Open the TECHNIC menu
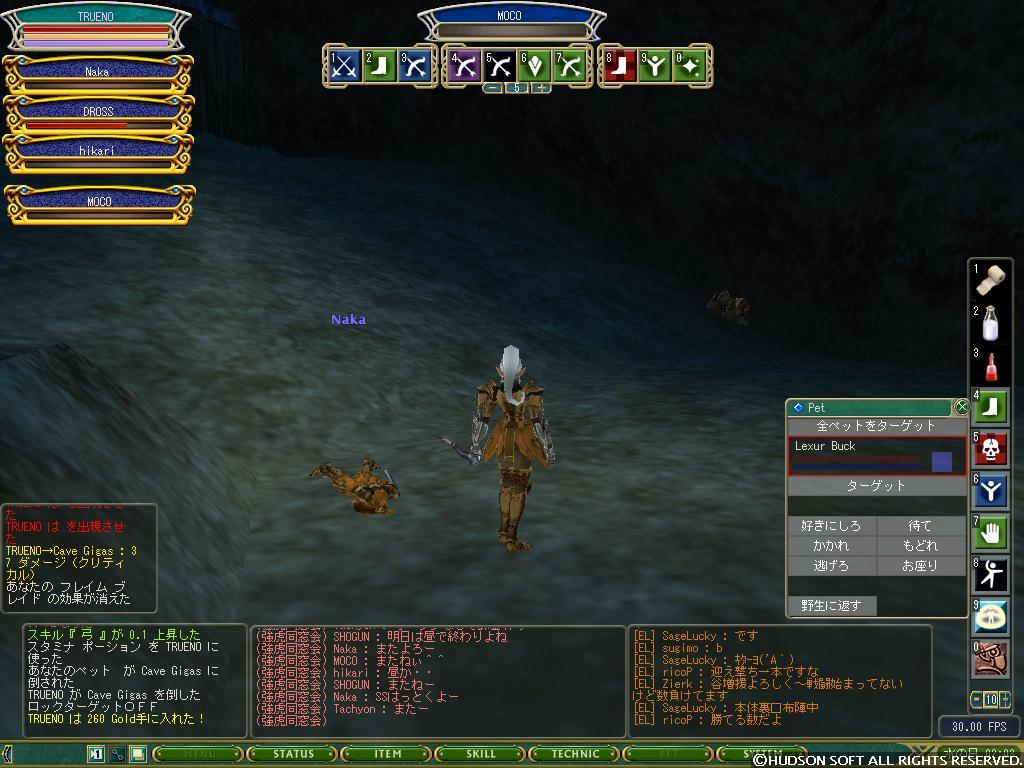The image size is (1024, 768). point(576,754)
